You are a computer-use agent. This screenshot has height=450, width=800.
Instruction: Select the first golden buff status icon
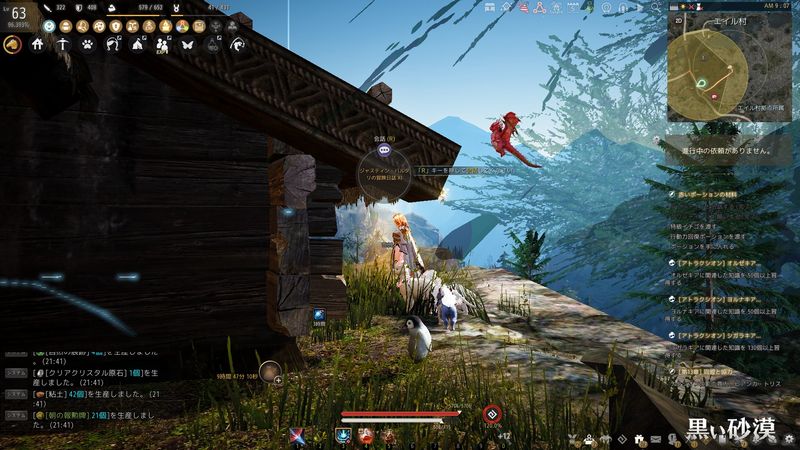(x=64, y=25)
